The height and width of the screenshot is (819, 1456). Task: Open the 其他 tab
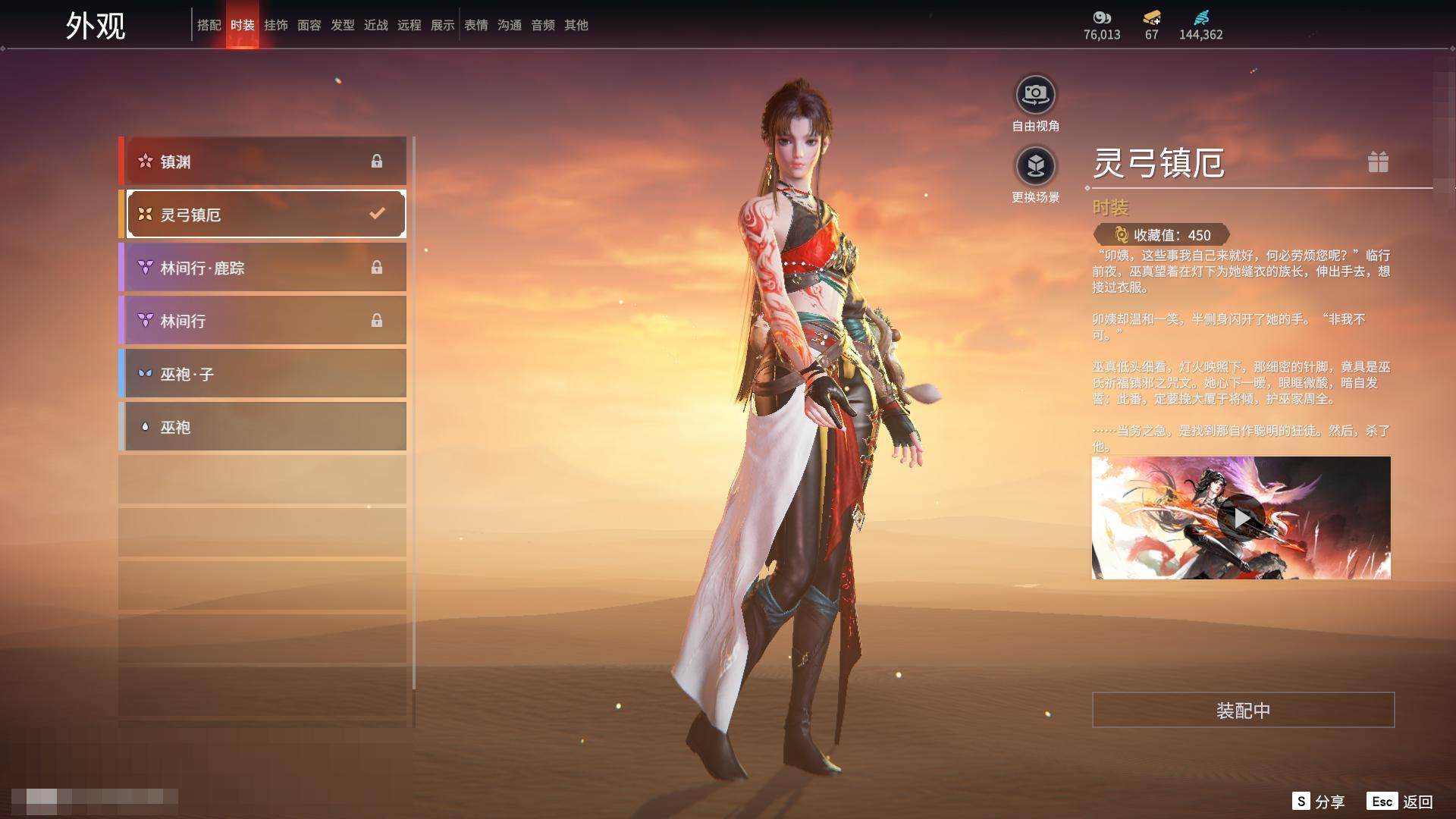tap(576, 25)
